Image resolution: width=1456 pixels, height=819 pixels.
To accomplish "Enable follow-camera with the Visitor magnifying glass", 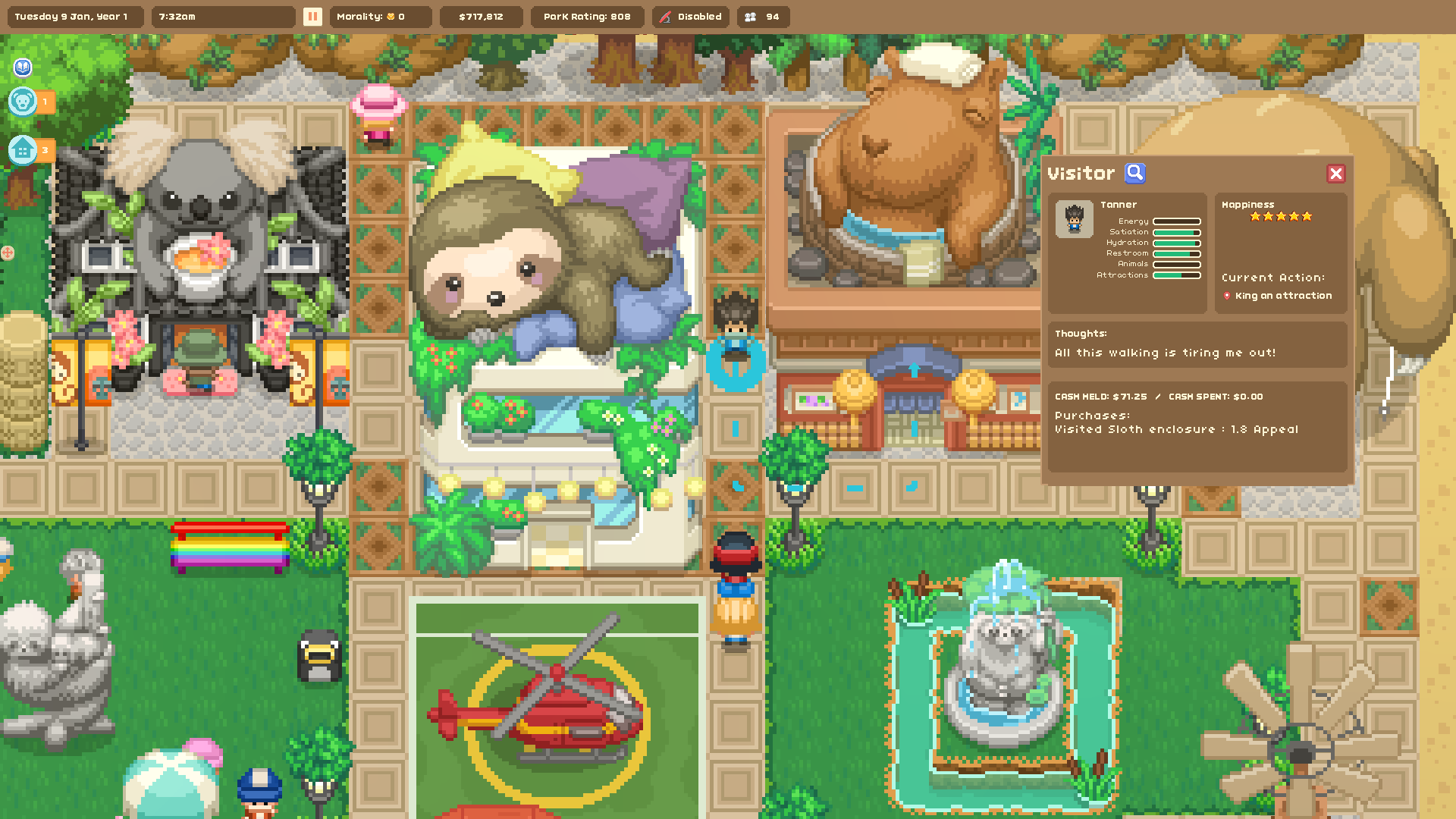I will pyautogui.click(x=1134, y=173).
